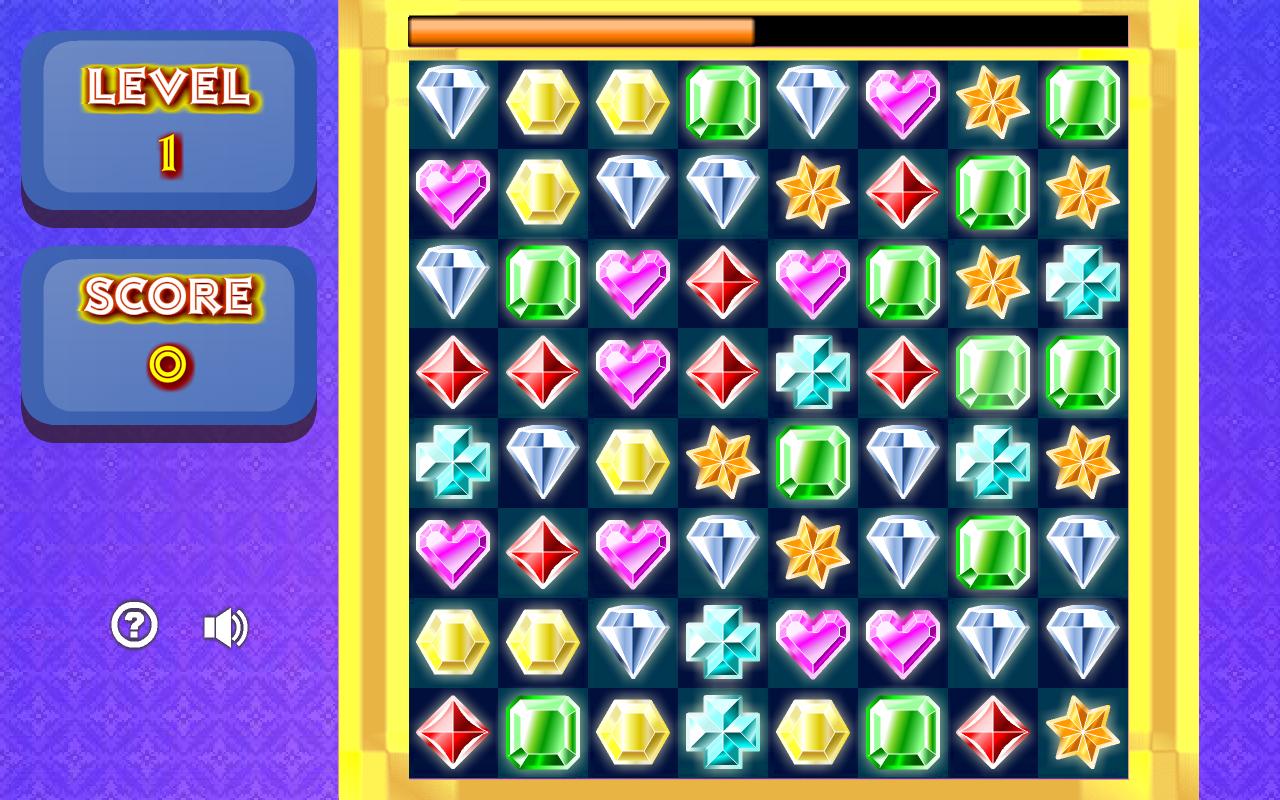Viewport: 1280px width, 800px height.
Task: Select the orange star in the bottom-right corner
Action: tap(1083, 732)
